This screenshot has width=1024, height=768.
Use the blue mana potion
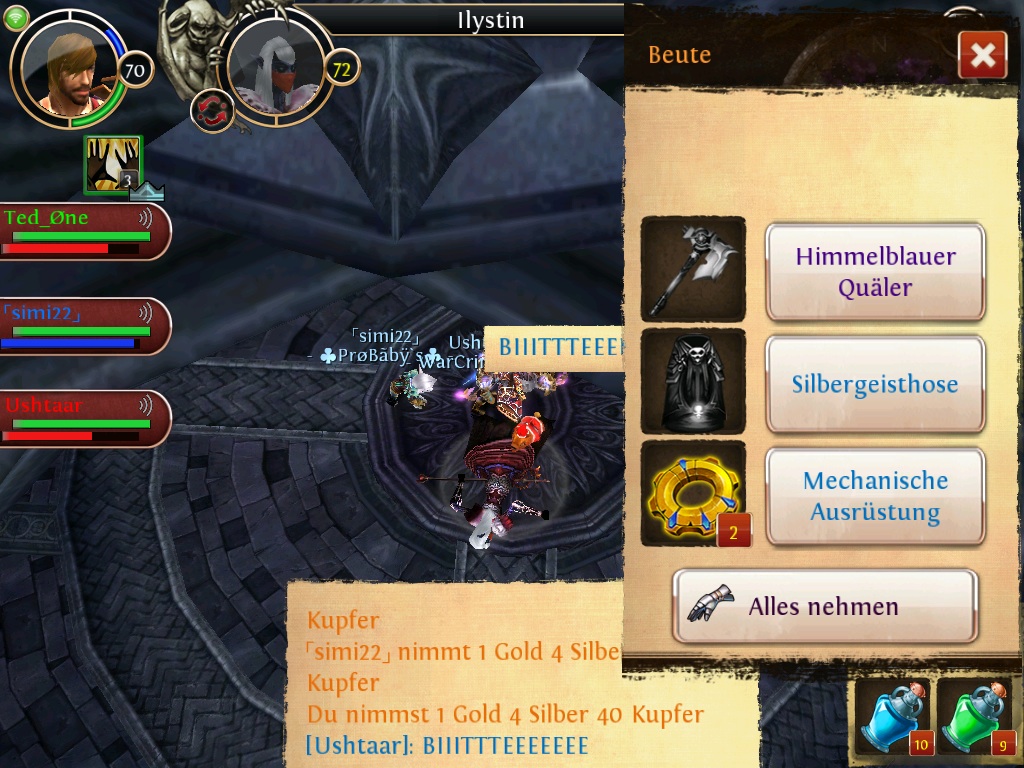(x=891, y=719)
